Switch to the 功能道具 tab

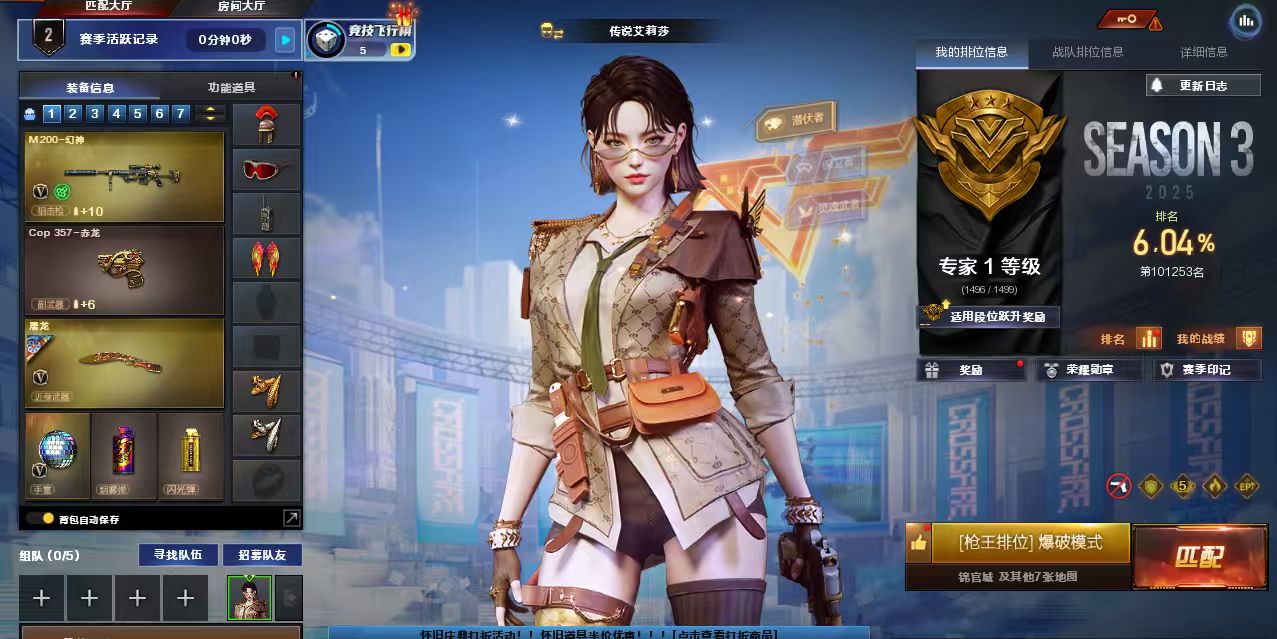(231, 88)
